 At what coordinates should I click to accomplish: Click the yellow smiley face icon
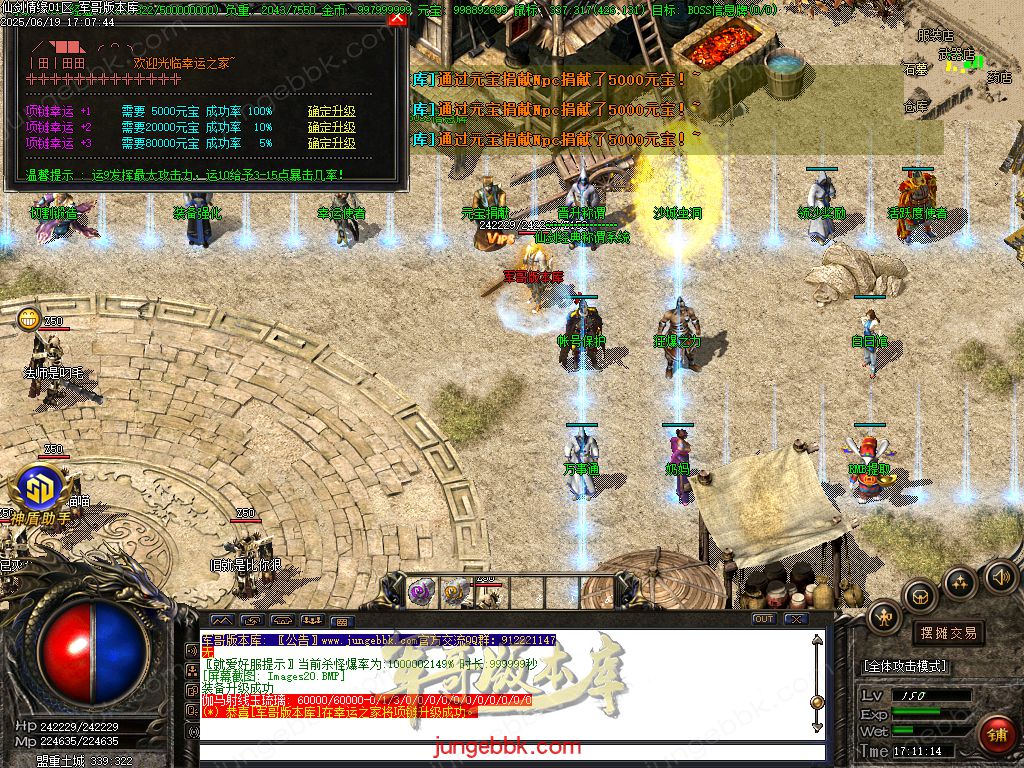[x=28, y=319]
